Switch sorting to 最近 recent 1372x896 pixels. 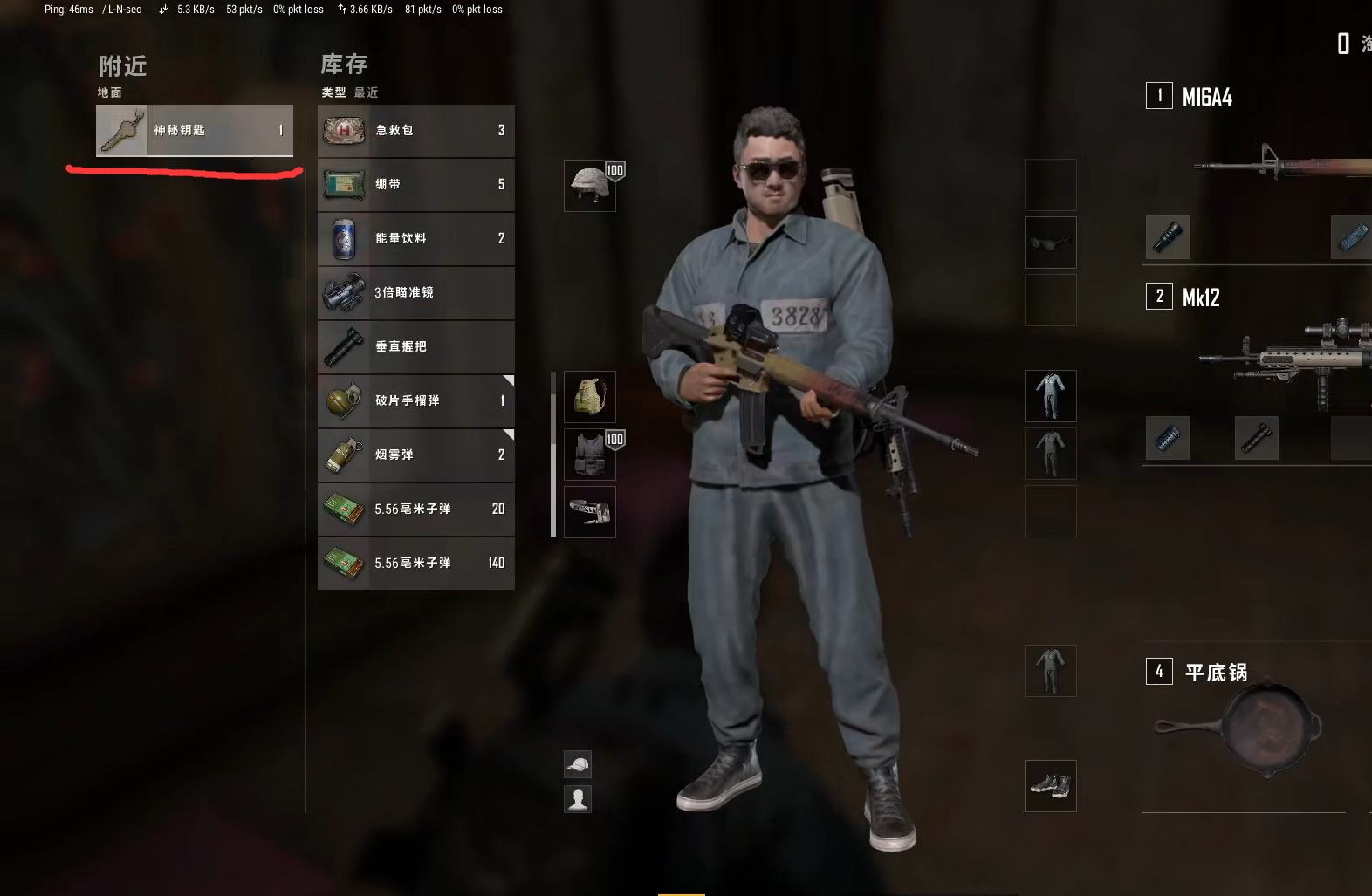[x=366, y=92]
